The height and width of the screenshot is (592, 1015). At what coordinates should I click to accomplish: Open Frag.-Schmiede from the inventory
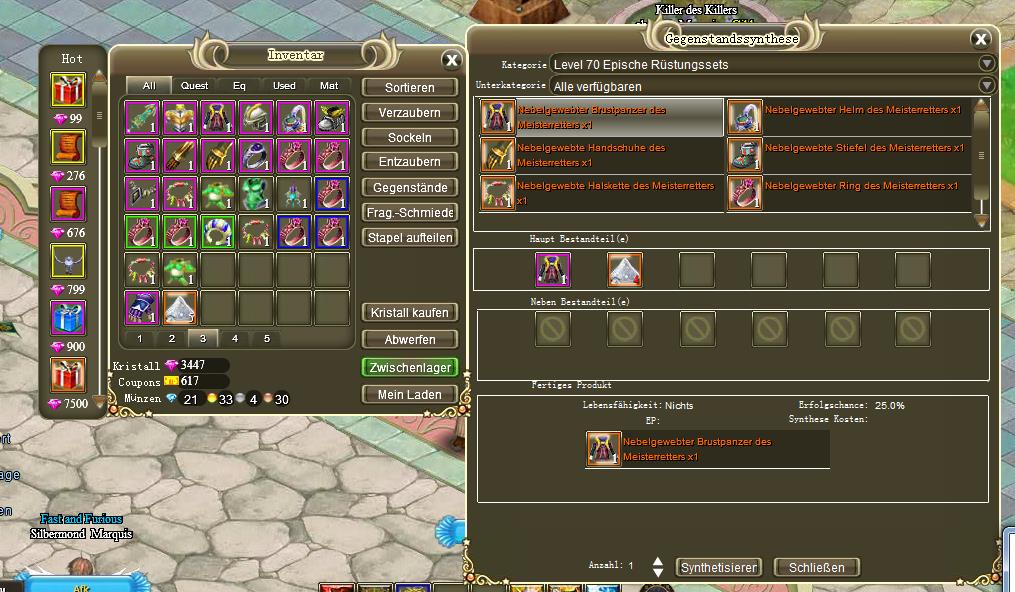(409, 212)
